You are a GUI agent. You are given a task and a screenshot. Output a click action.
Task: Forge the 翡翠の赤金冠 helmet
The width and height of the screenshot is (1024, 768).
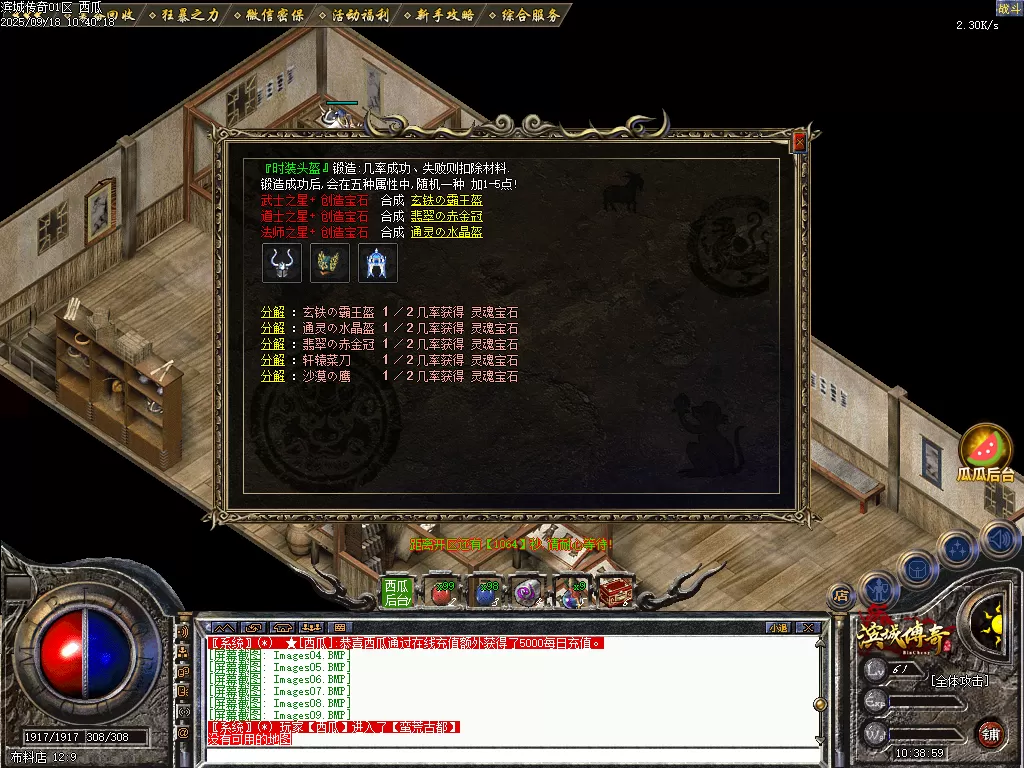coord(446,216)
